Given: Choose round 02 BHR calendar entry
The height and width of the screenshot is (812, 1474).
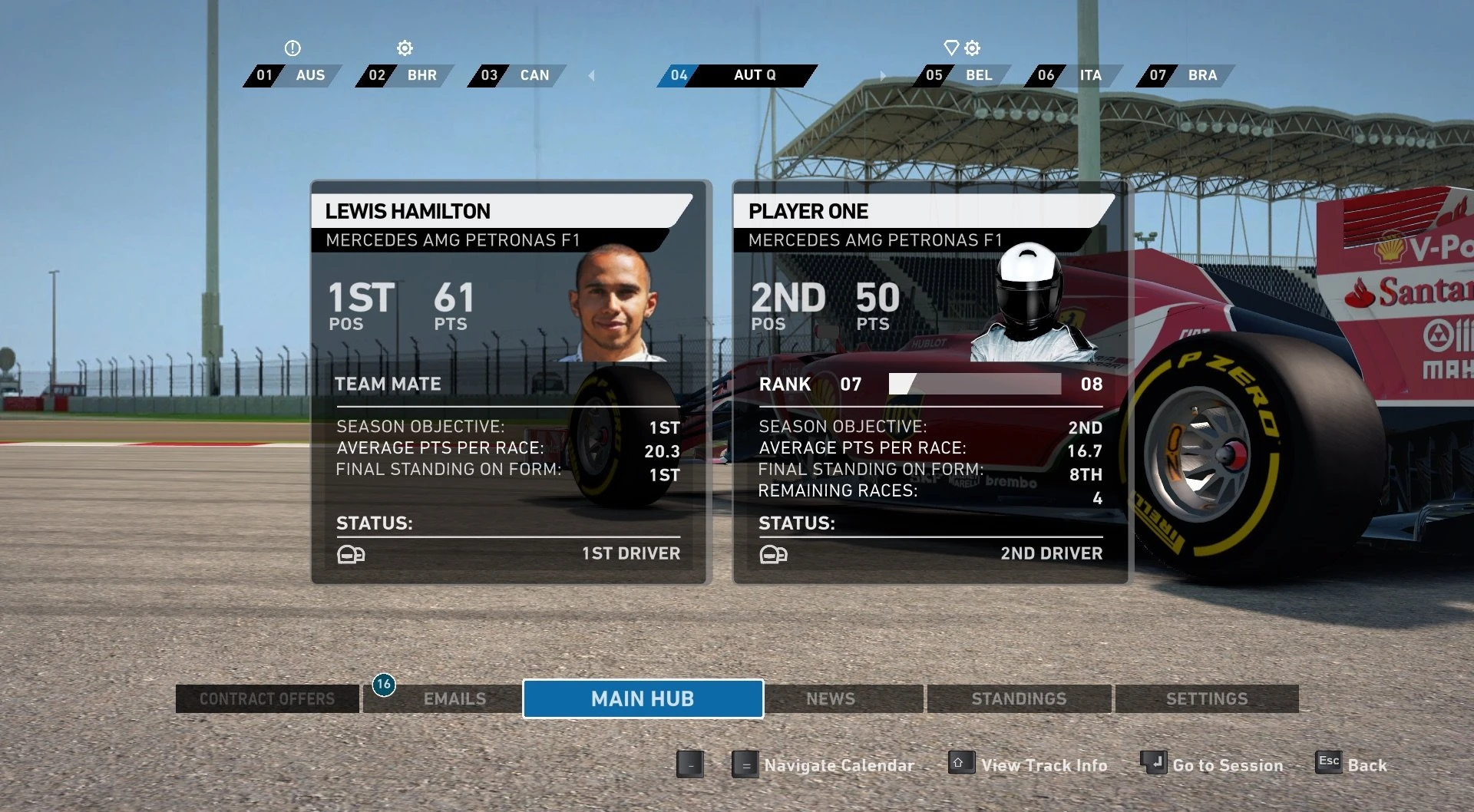Looking at the screenshot, I should (405, 75).
